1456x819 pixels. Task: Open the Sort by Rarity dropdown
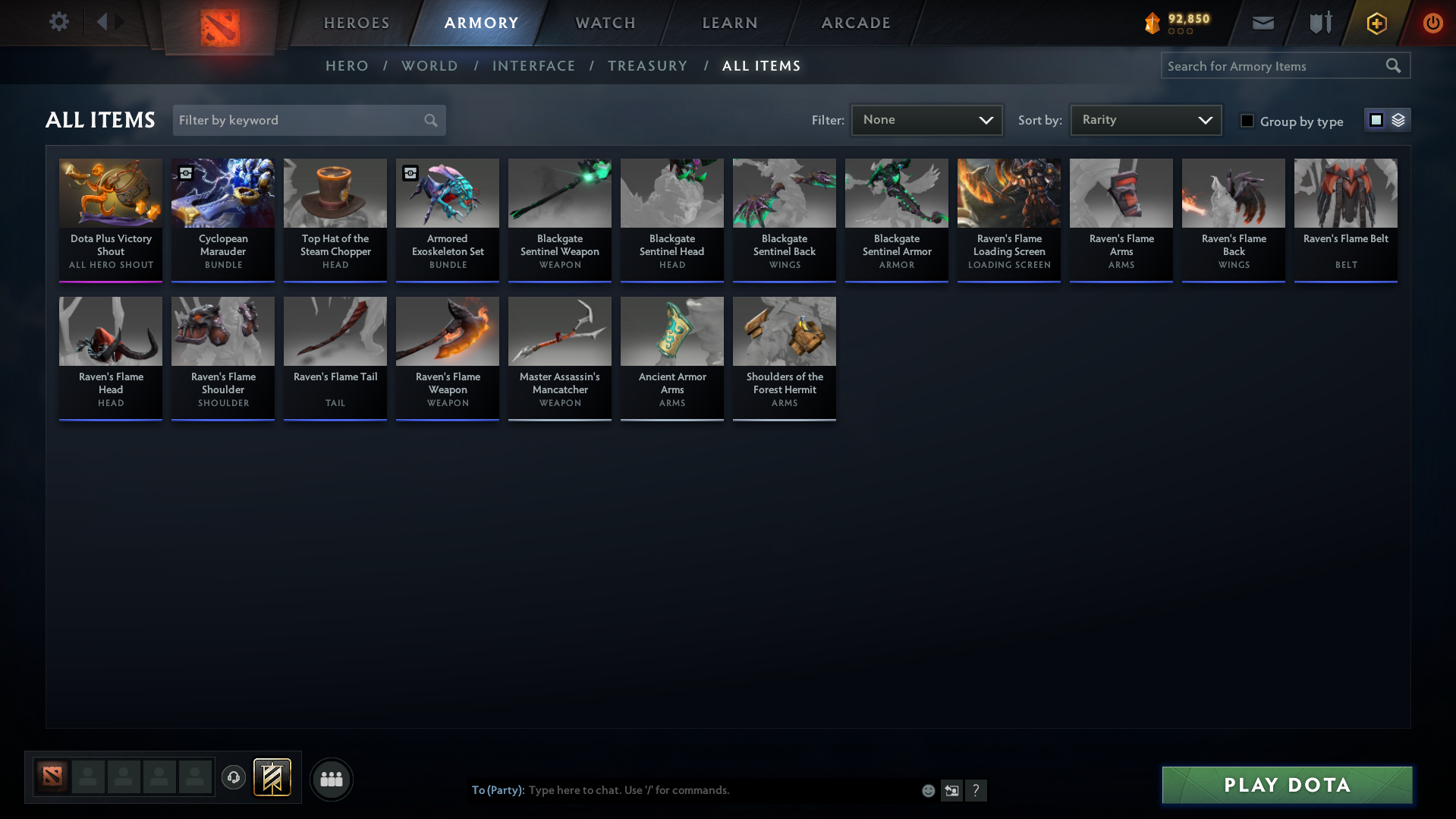point(1144,119)
